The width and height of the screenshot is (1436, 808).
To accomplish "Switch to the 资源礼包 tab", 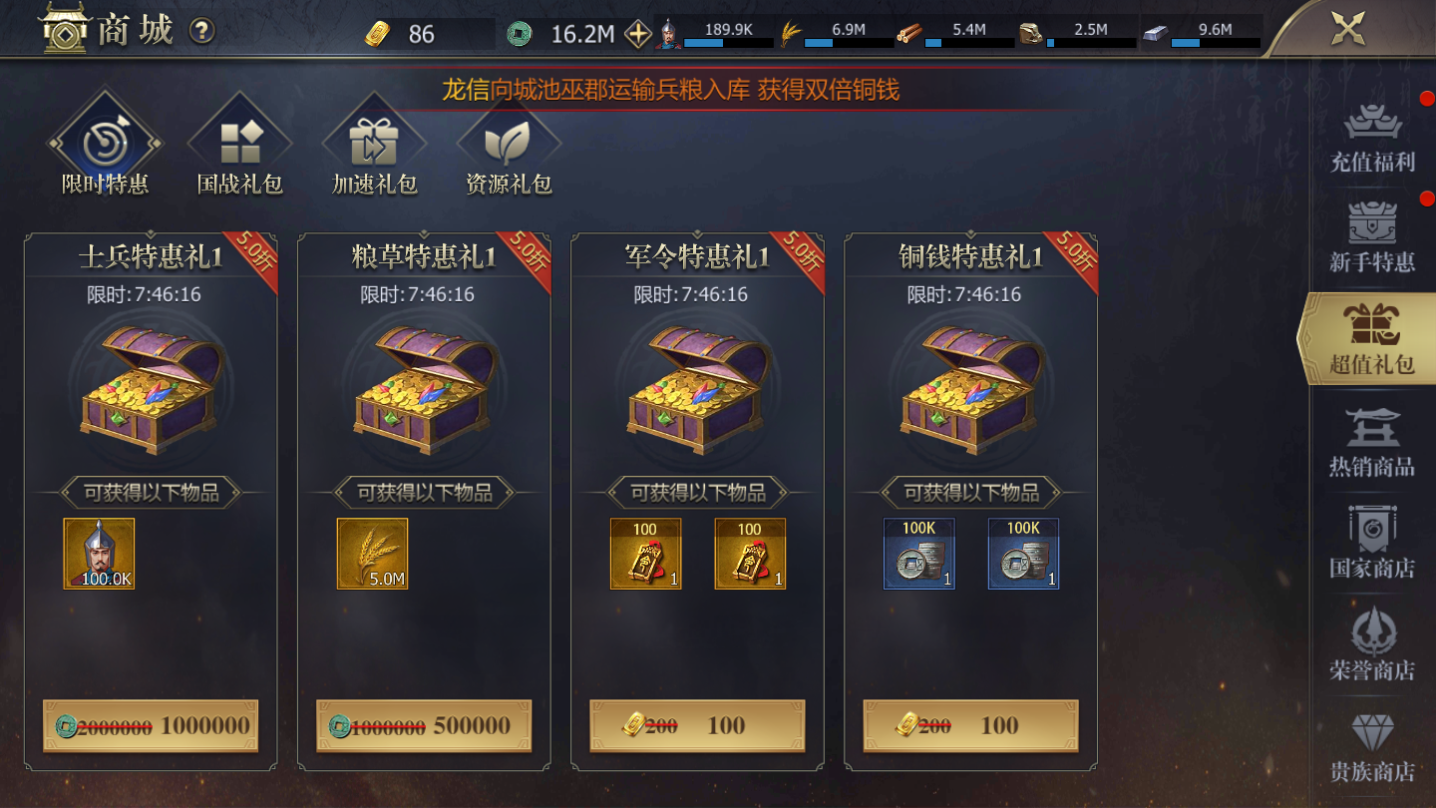I will (509, 145).
